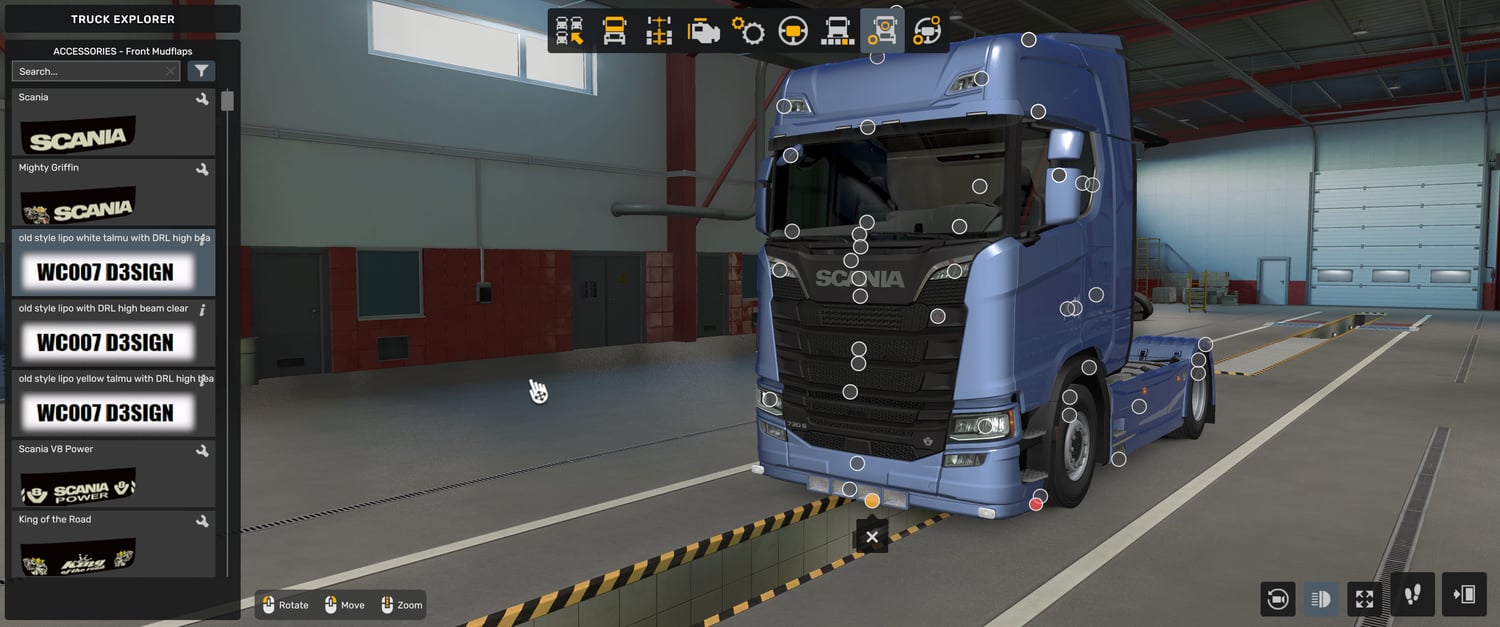Screen dimensions: 1500x627
Task: Pick old style lipo DRL high beam clear
Action: tap(113, 333)
